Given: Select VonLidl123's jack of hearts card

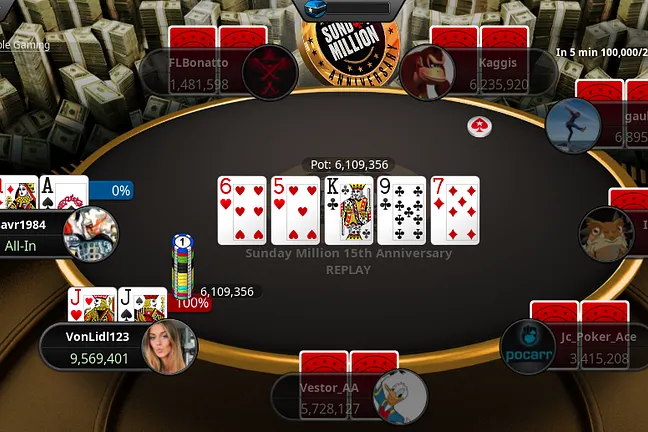Looking at the screenshot, I should tap(90, 304).
